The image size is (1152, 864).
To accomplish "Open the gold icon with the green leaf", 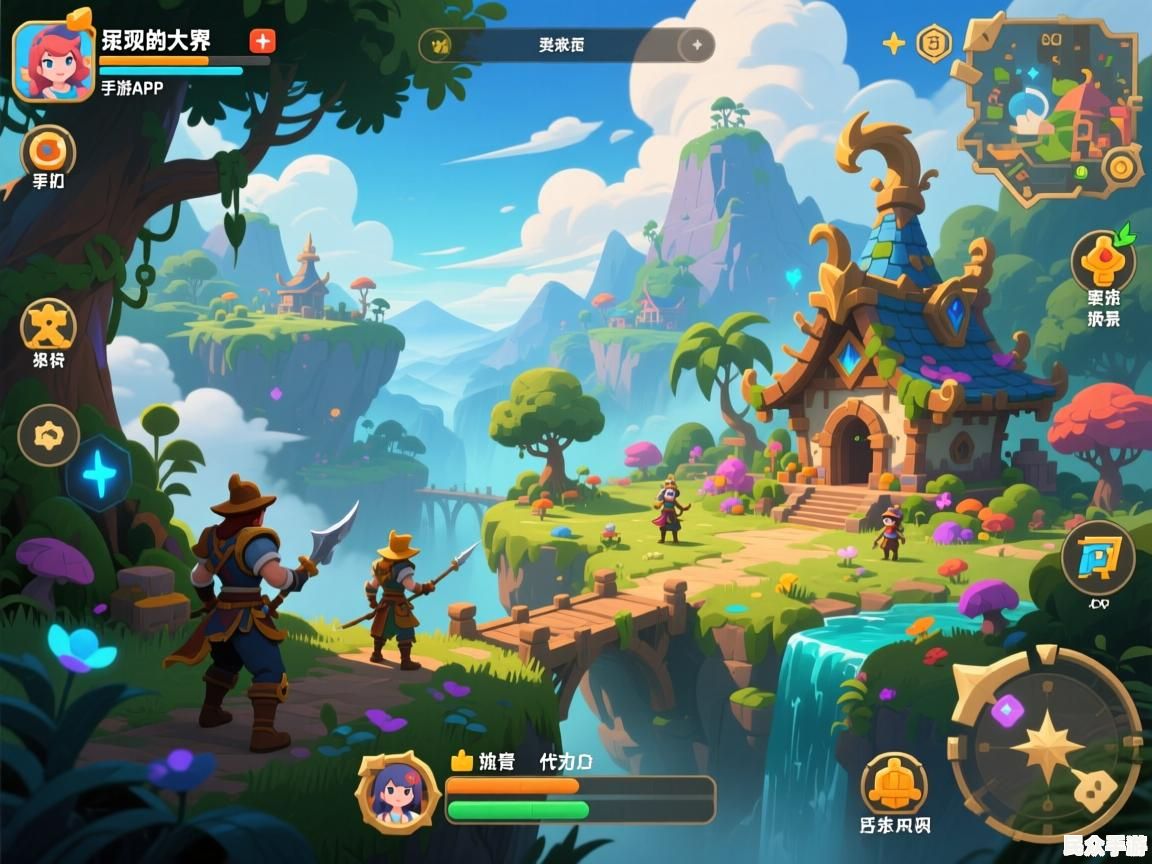I will point(1103,260).
